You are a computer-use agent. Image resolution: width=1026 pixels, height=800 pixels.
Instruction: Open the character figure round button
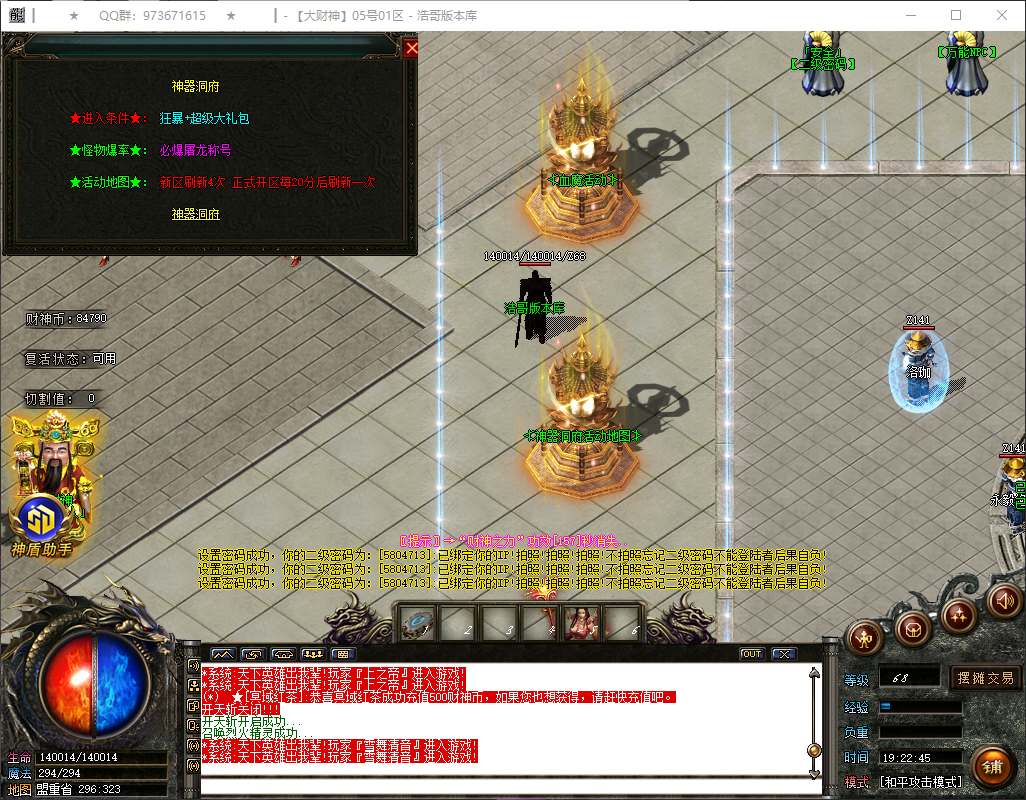click(864, 637)
